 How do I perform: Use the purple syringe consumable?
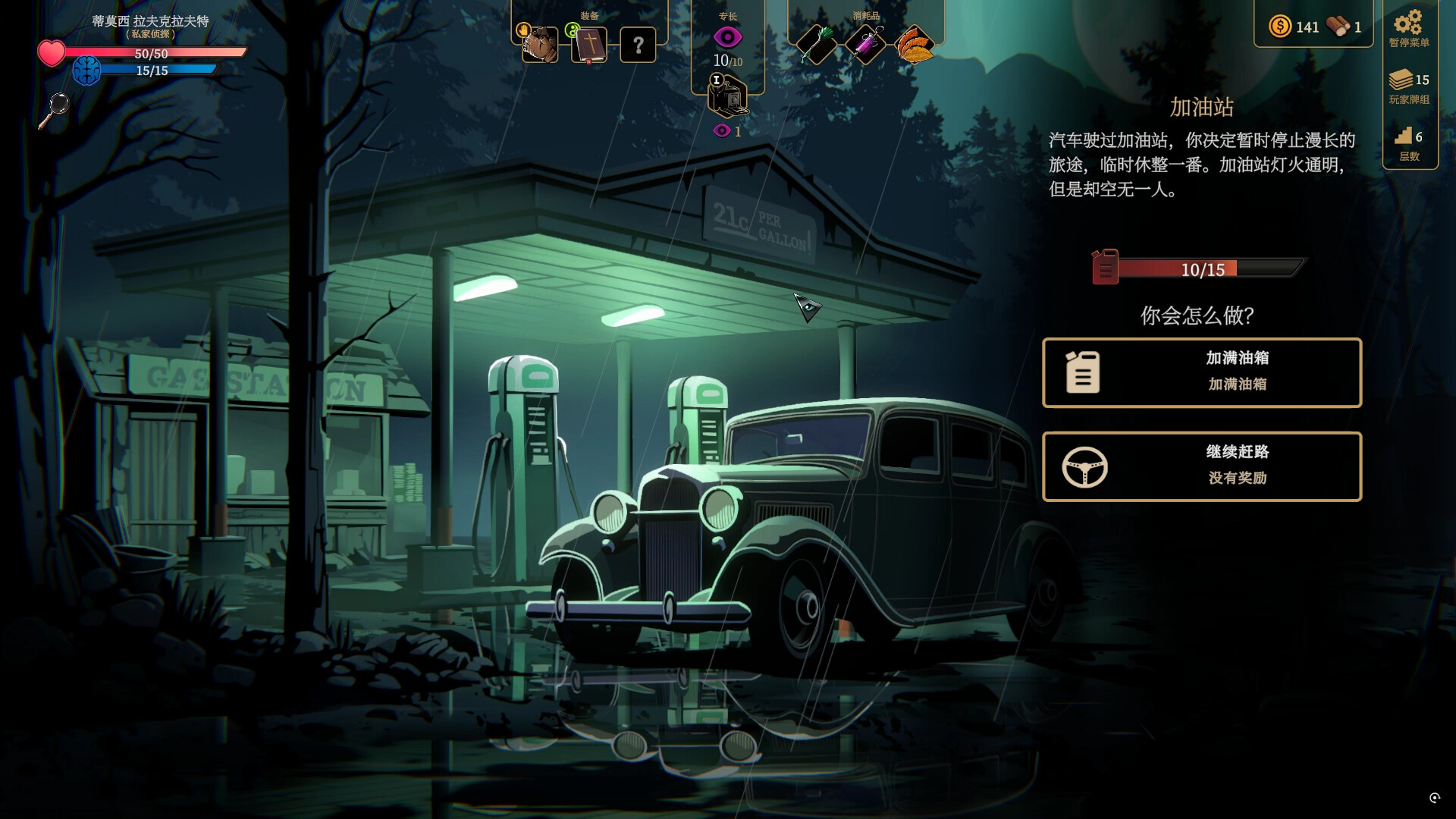click(865, 44)
